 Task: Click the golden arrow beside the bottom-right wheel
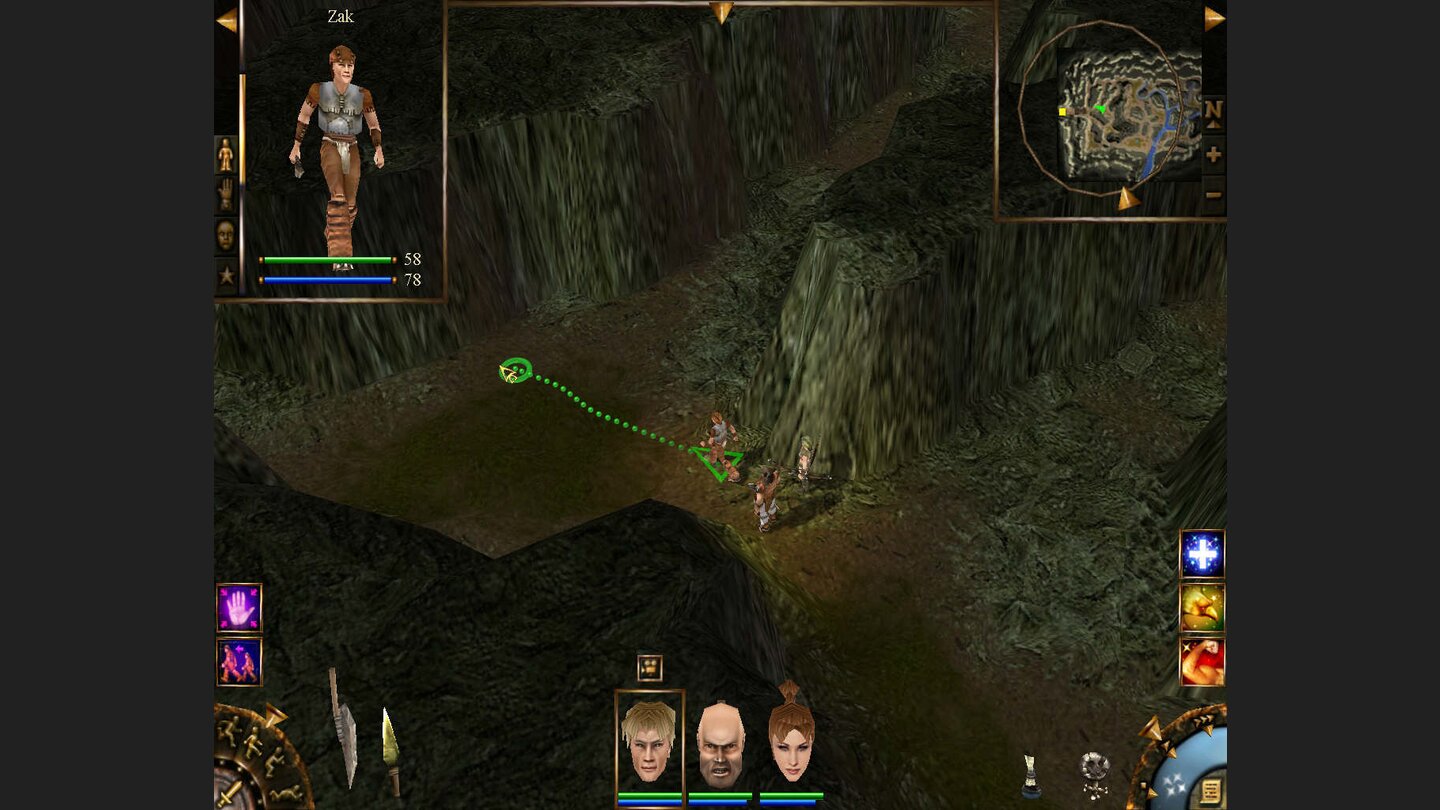[1151, 727]
